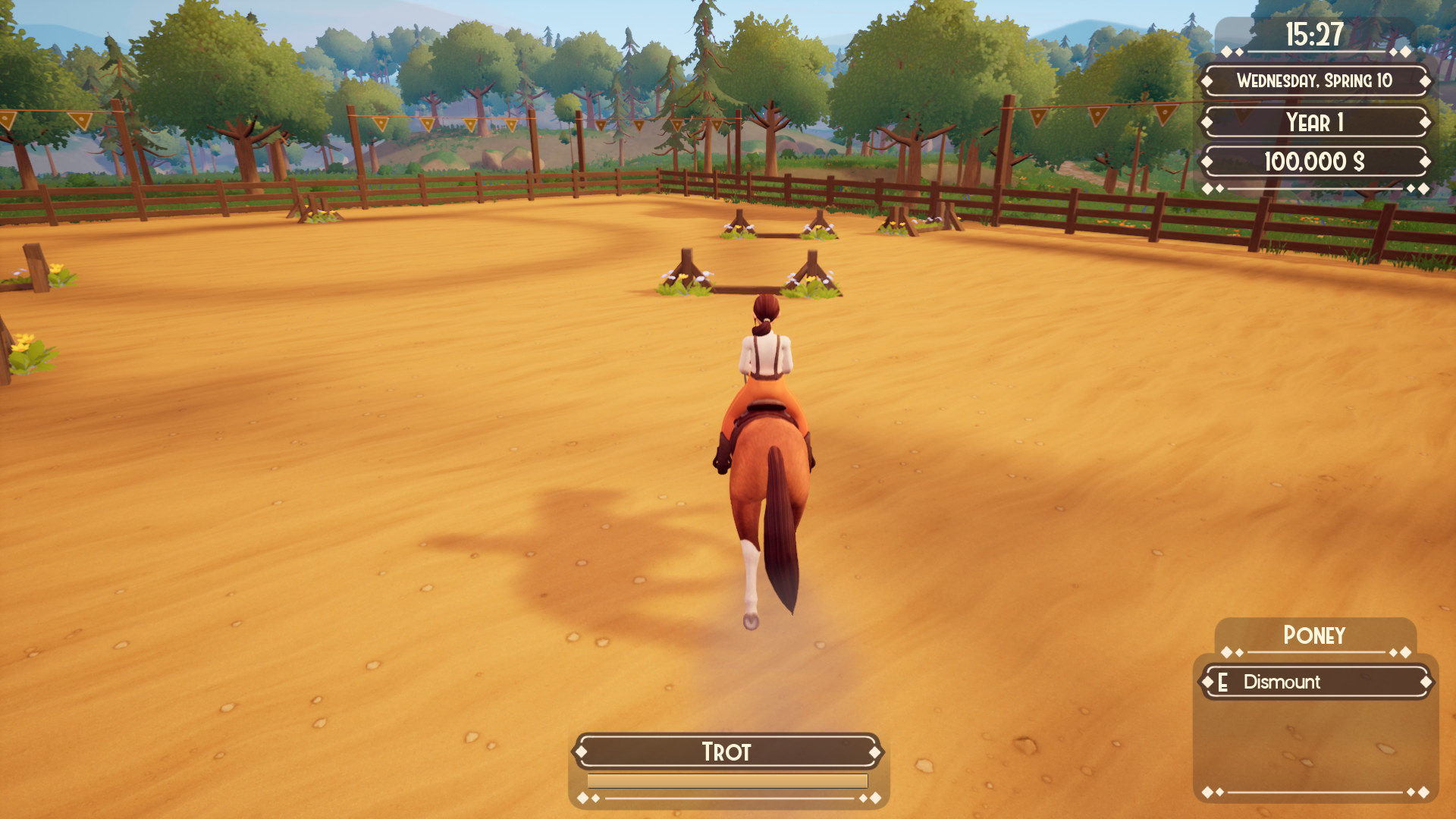Select the 100,000 $ money display
This screenshot has height=819, width=1456.
(1316, 159)
